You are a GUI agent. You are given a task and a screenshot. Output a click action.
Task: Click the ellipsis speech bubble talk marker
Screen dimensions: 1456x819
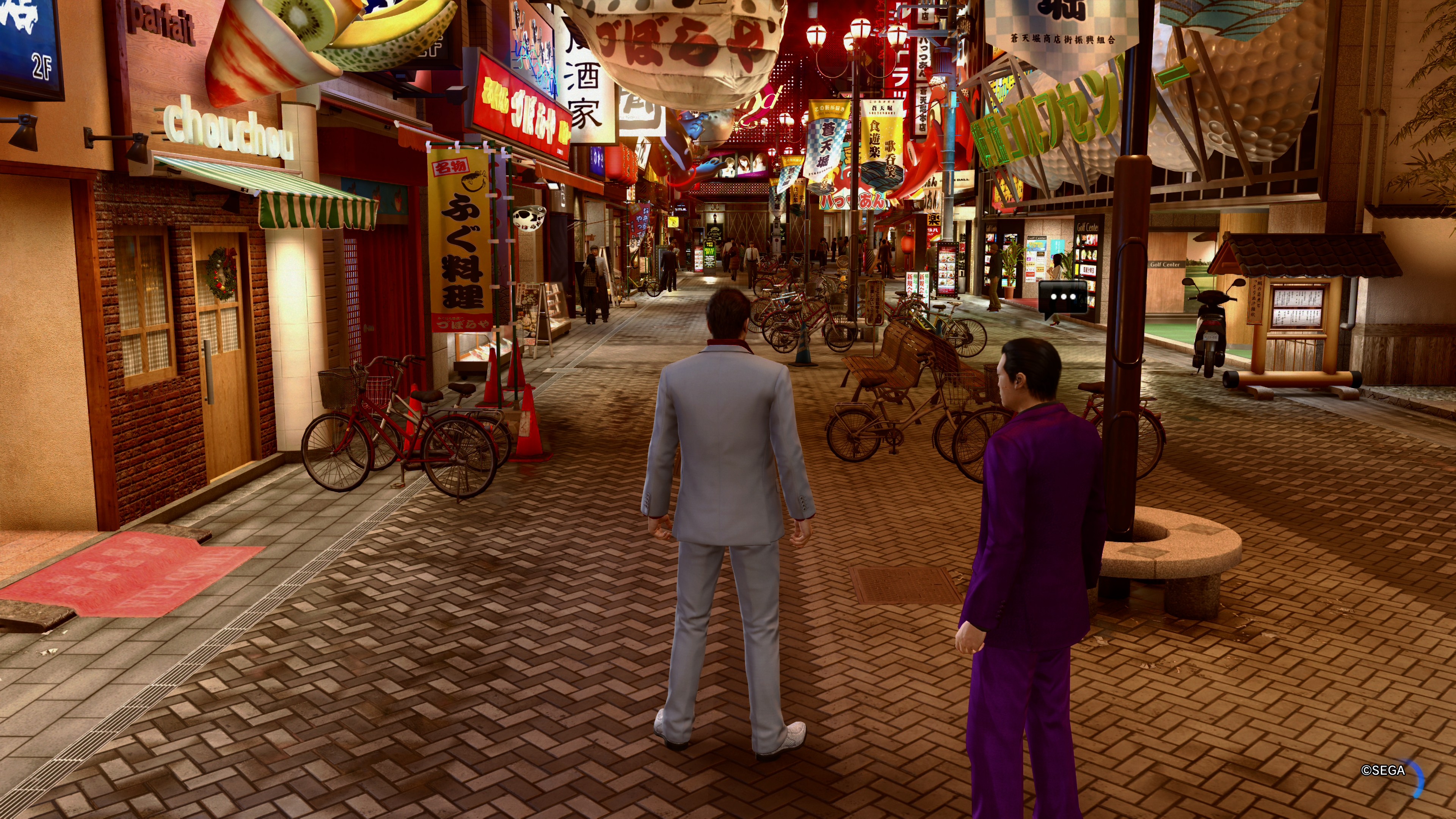(x=1062, y=297)
